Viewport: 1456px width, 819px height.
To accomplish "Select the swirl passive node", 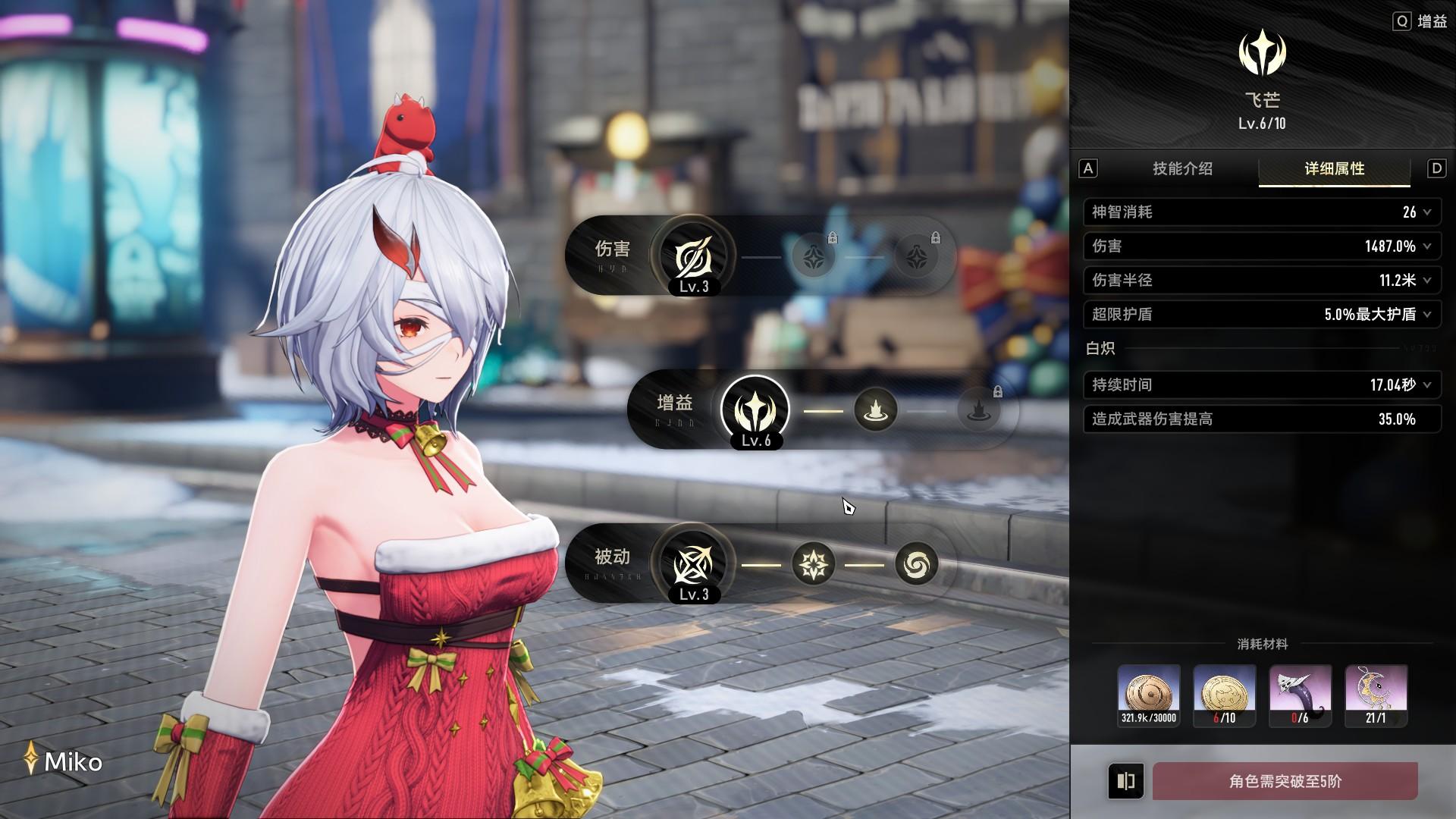I will point(916,564).
